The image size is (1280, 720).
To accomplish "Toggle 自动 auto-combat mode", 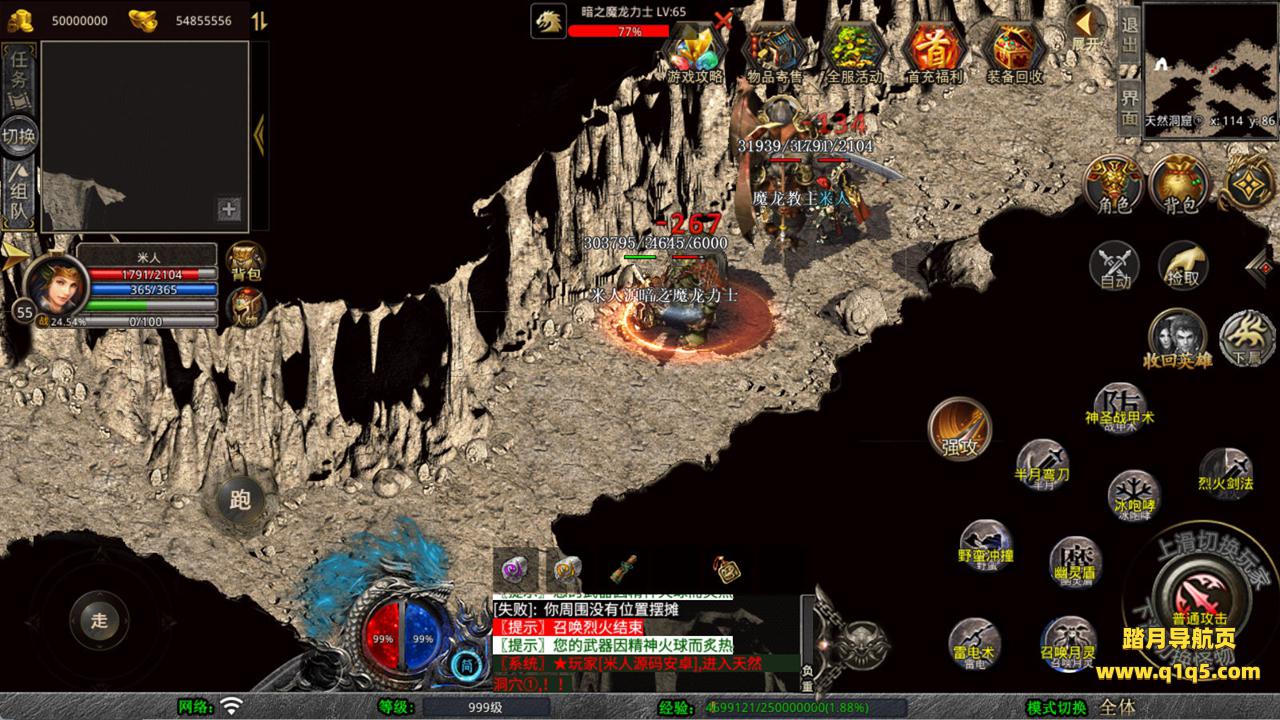I will tap(1114, 267).
